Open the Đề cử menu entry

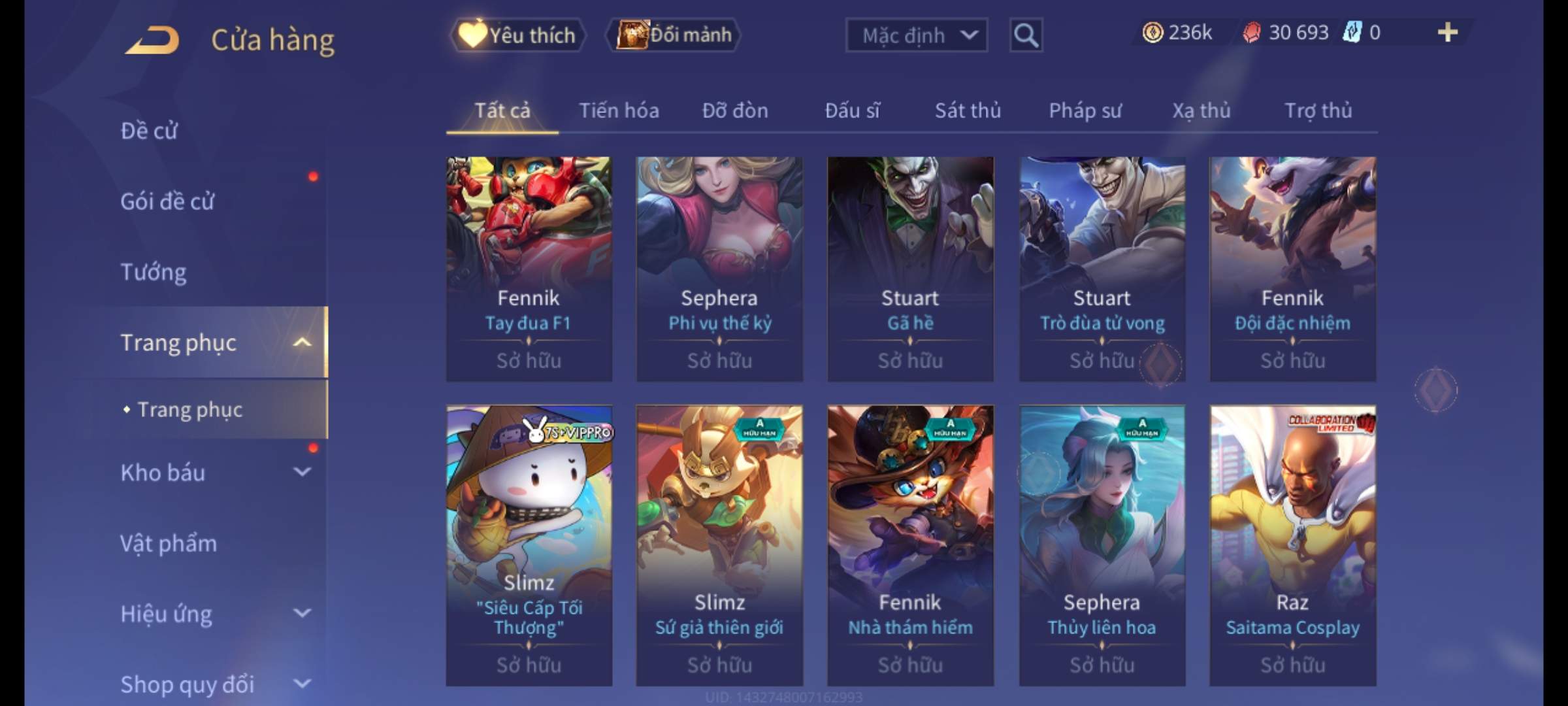149,131
